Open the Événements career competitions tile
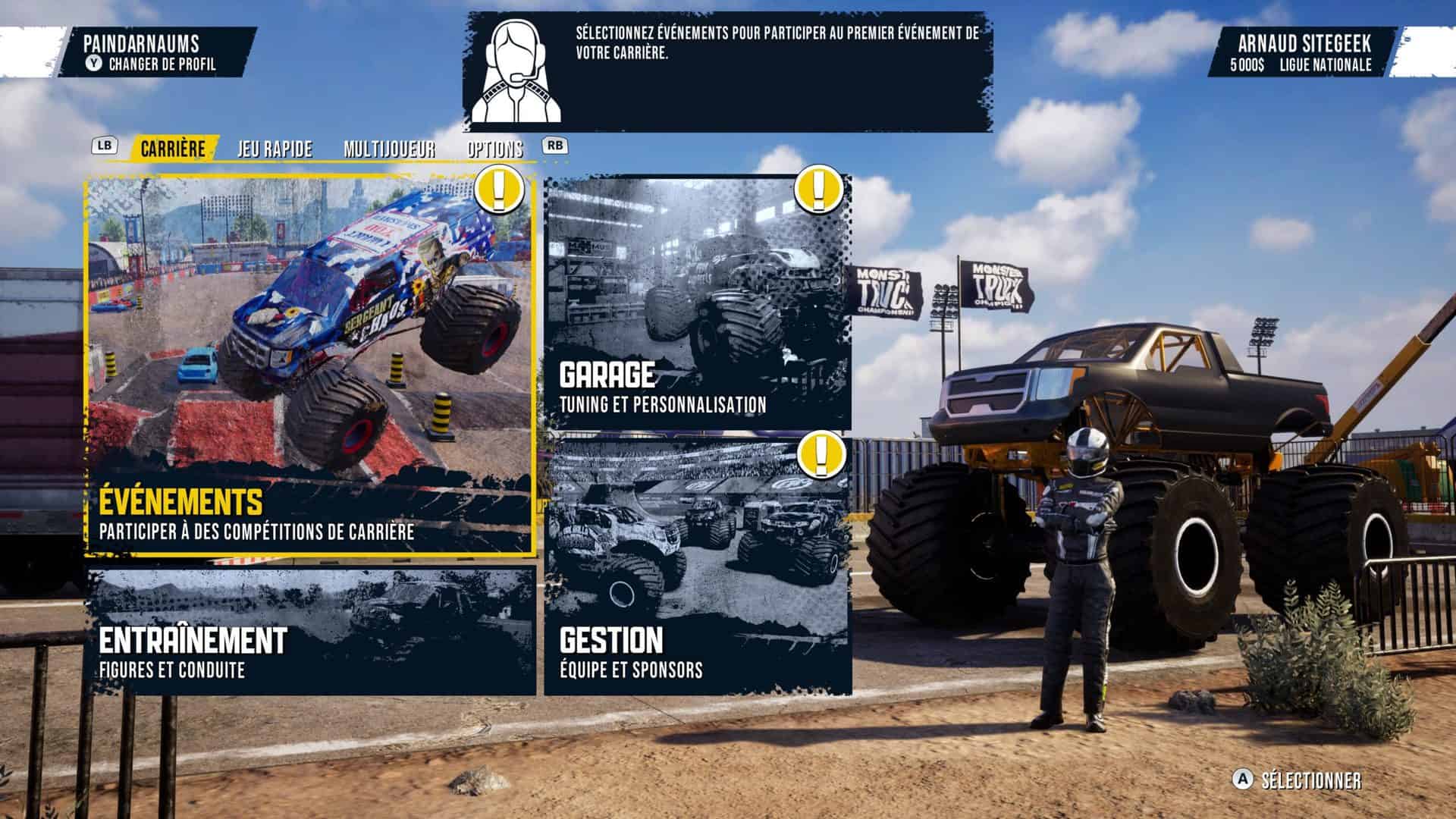The width and height of the screenshot is (1456, 819). (309, 366)
